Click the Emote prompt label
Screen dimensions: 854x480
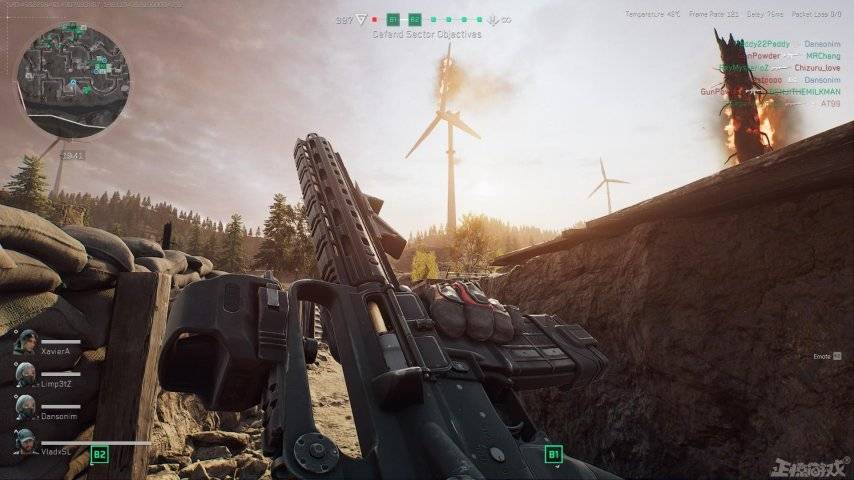[x=824, y=355]
